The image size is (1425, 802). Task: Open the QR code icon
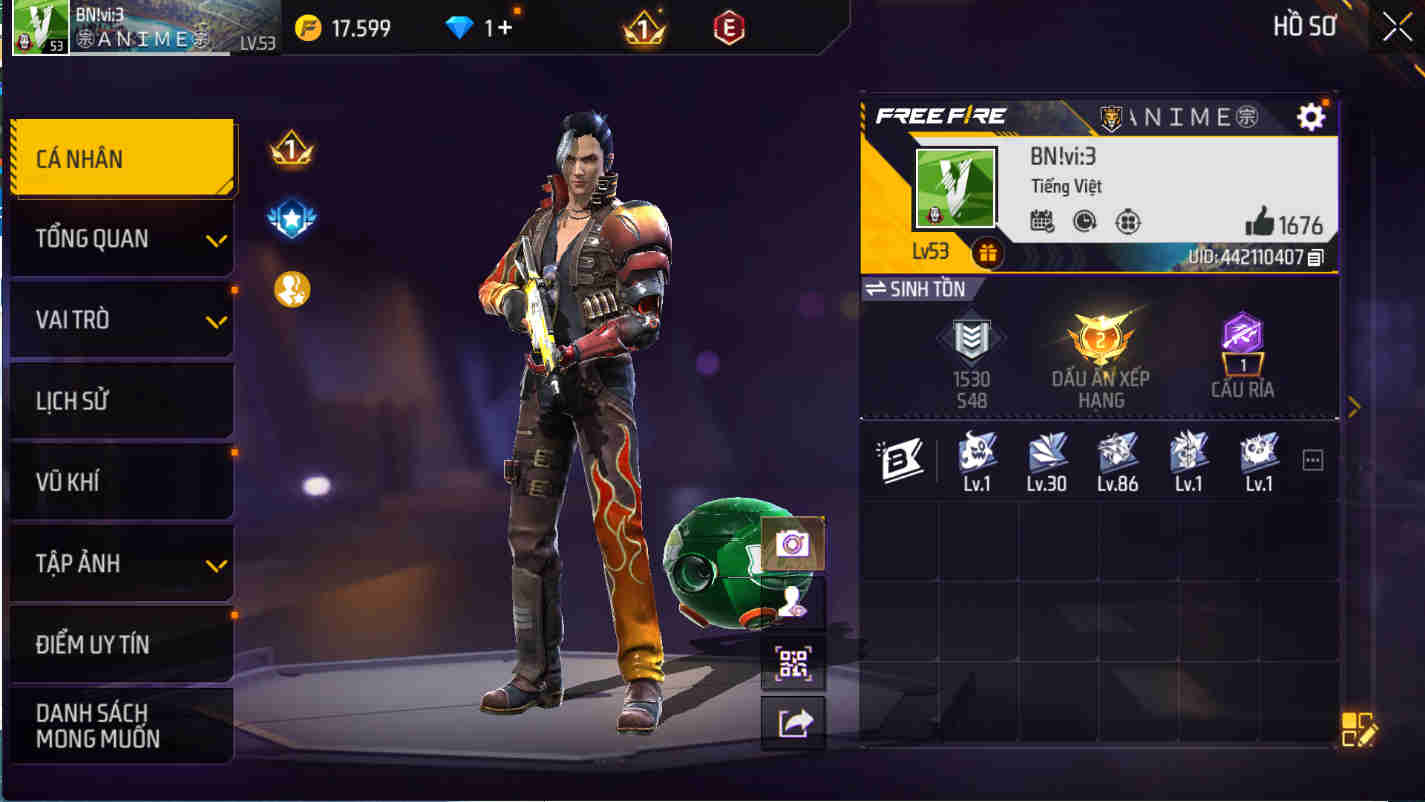[793, 664]
